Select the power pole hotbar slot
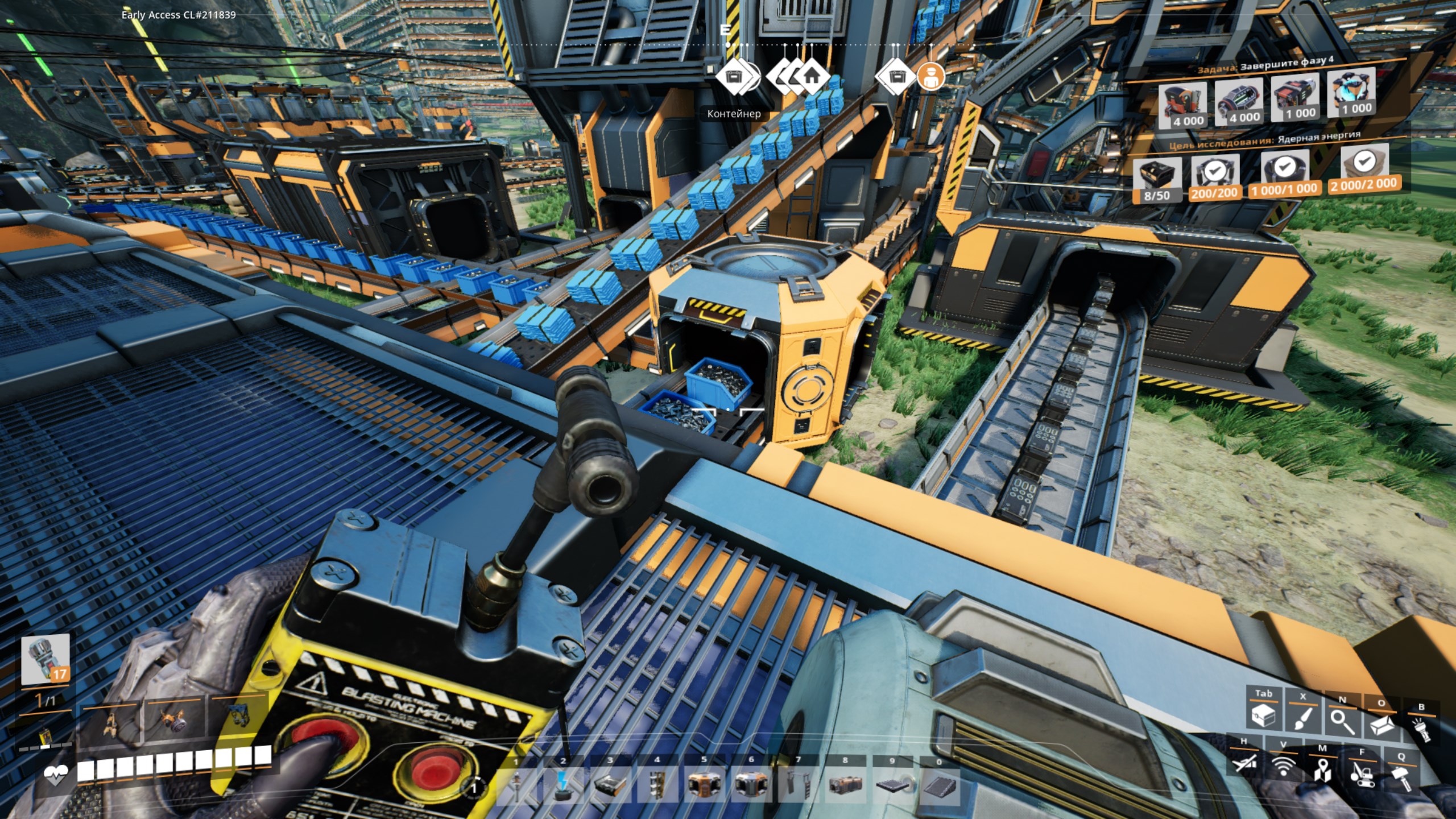This screenshot has height=819, width=1456. (516, 787)
